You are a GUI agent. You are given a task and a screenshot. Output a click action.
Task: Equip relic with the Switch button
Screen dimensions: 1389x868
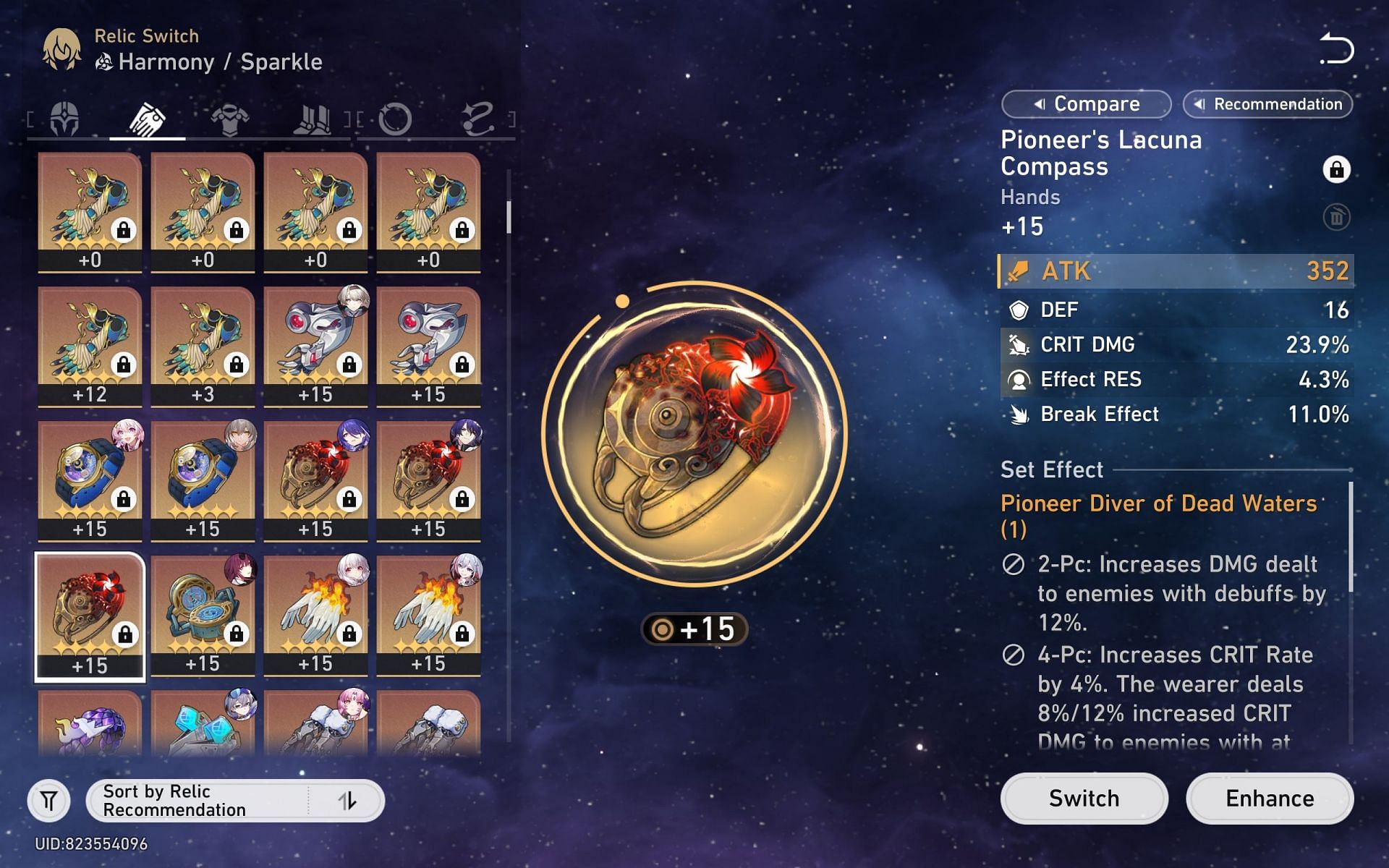(x=1084, y=799)
